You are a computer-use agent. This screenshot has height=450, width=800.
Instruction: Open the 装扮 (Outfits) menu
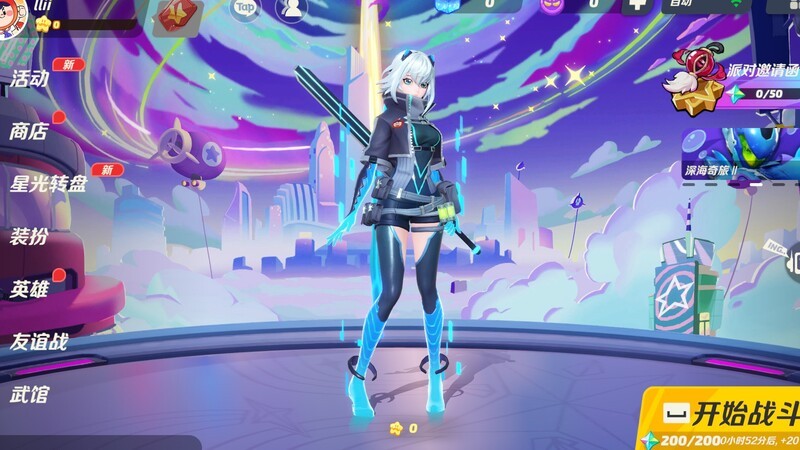[x=30, y=237]
